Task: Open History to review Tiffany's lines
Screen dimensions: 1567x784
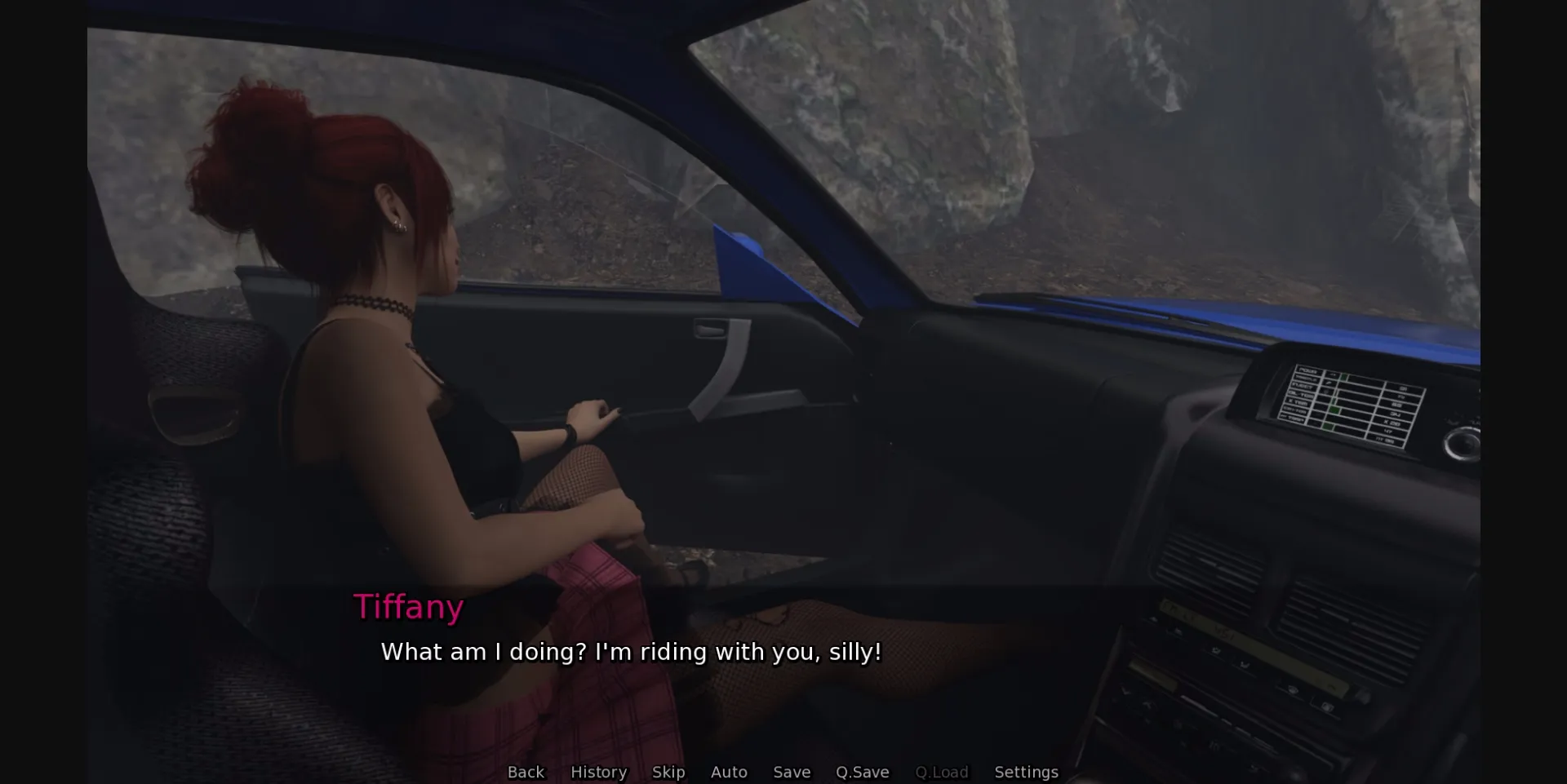Action: [x=598, y=772]
